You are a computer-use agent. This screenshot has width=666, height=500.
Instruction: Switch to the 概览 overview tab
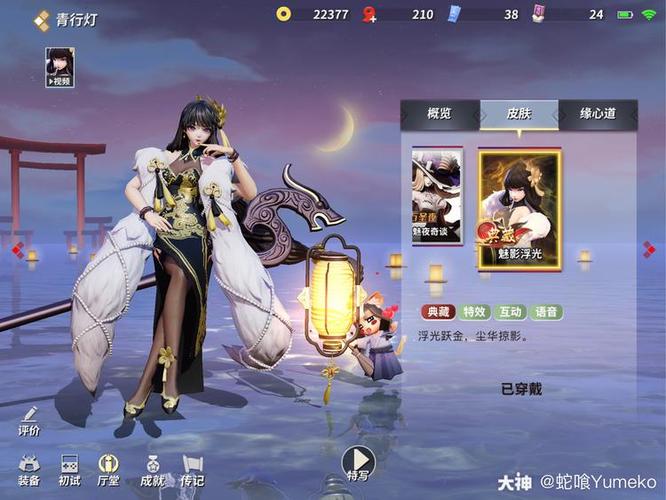[439, 114]
